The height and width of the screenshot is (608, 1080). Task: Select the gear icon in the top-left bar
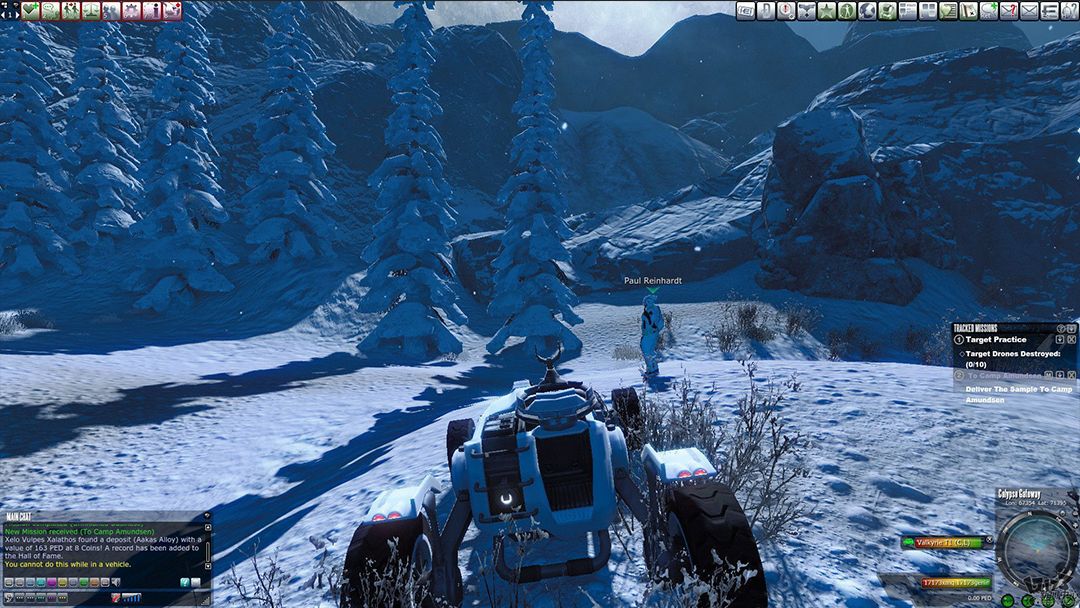(131, 11)
